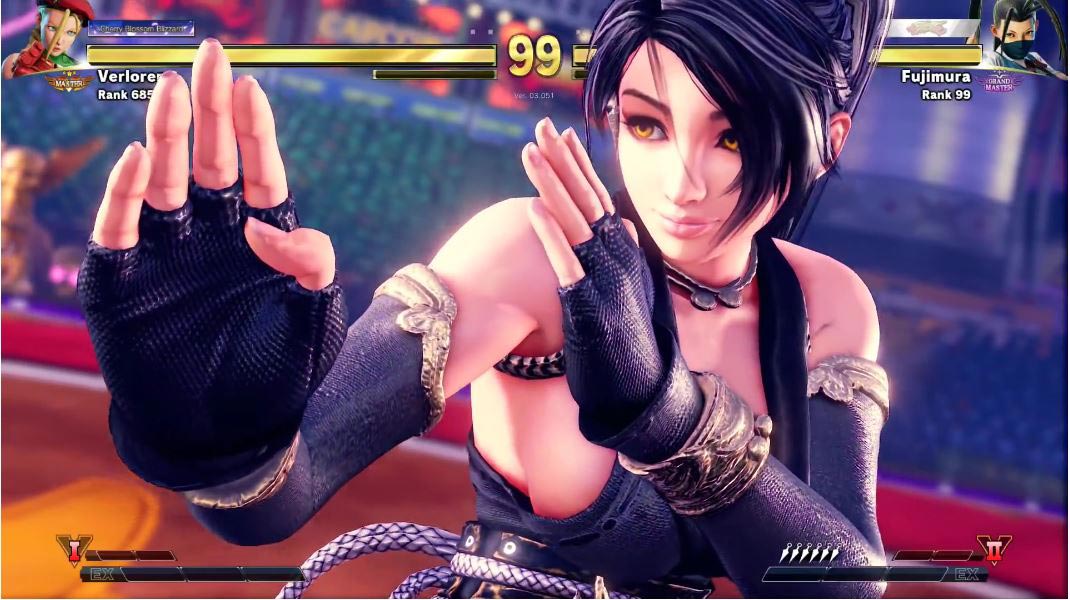The image size is (1070, 600).
Task: Click the kunai stock icons
Action: pyautogui.click(x=812, y=552)
